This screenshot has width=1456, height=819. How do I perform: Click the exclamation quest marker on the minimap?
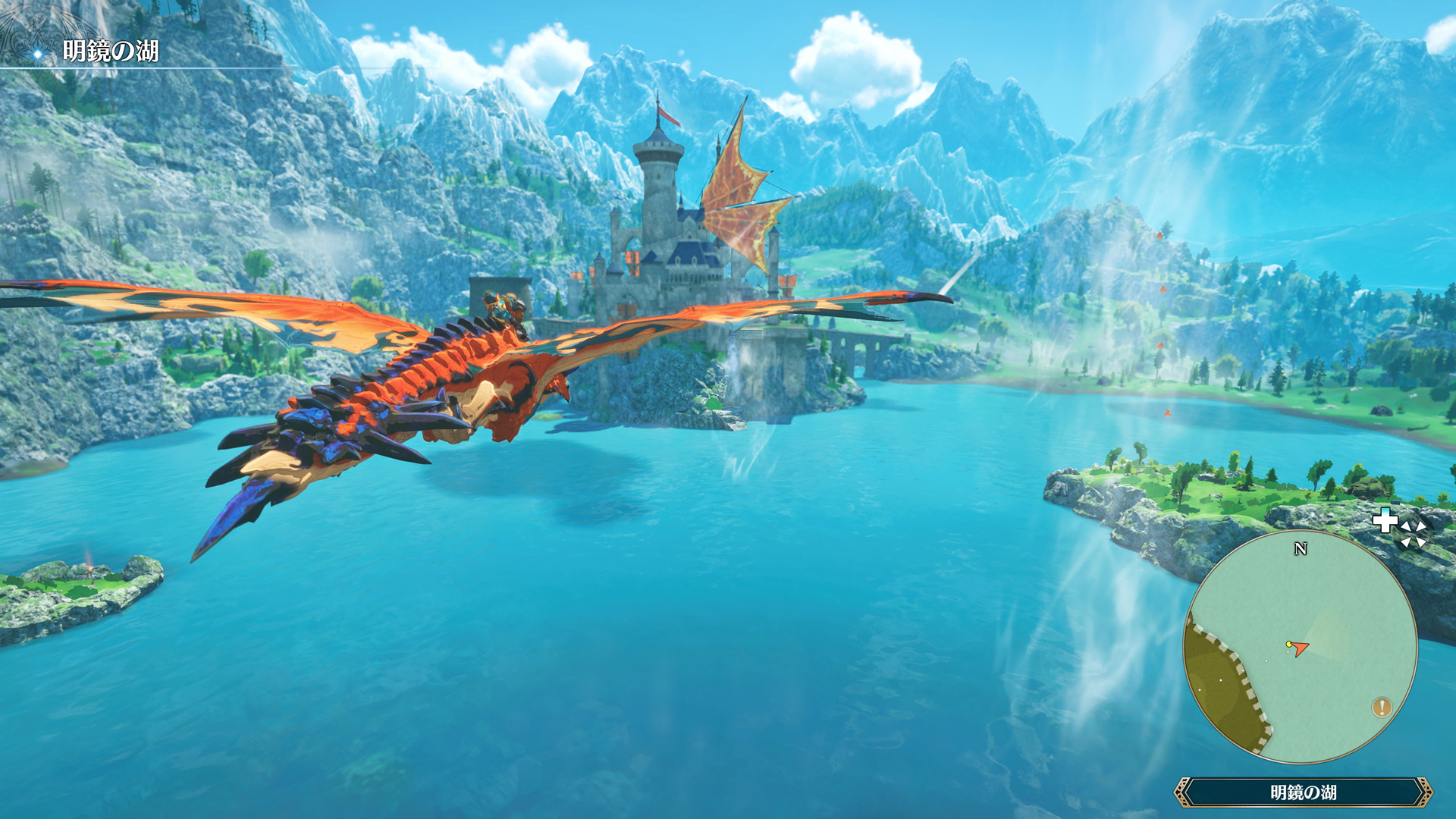pos(1382,707)
